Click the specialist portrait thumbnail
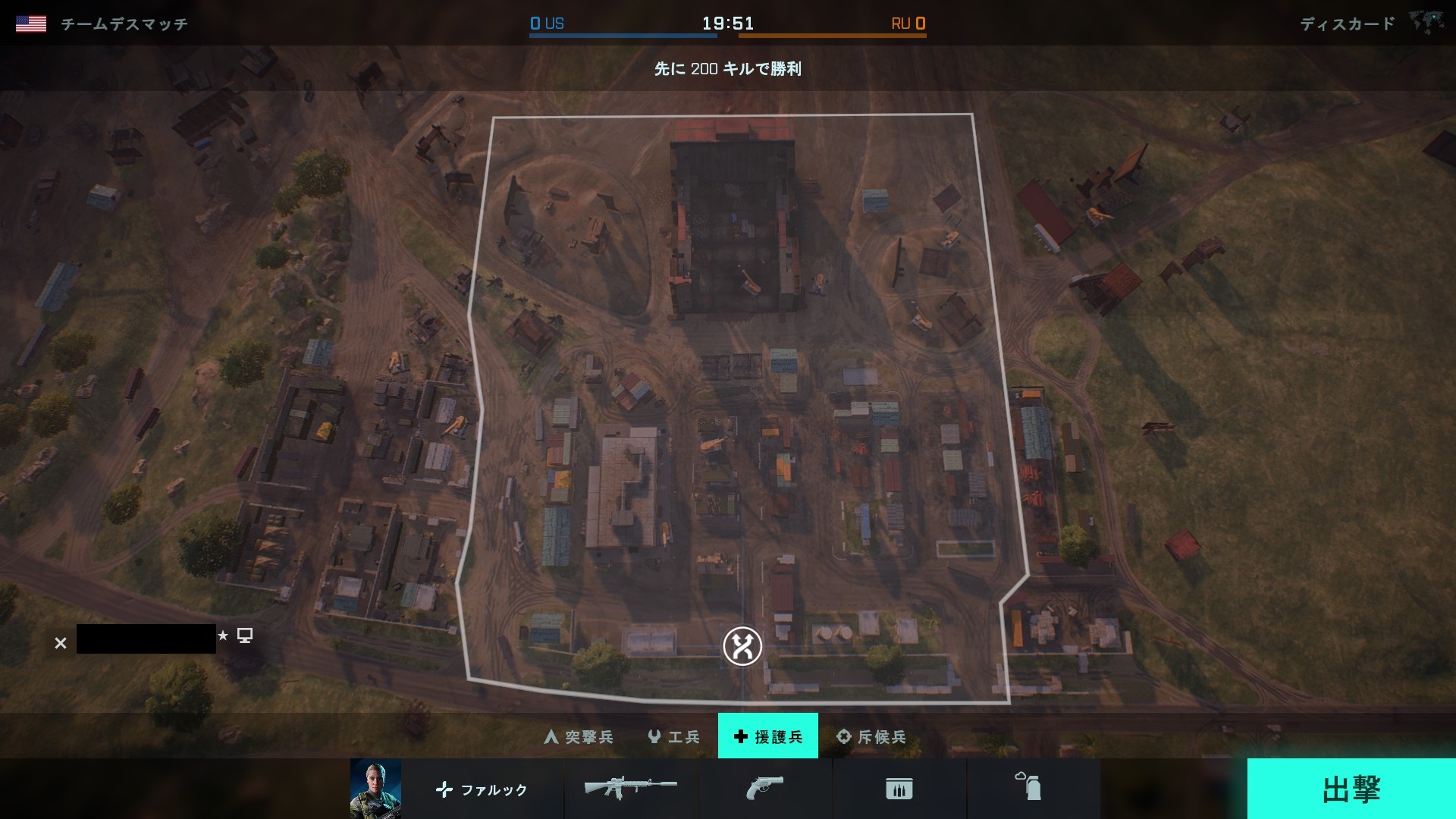 tap(375, 789)
